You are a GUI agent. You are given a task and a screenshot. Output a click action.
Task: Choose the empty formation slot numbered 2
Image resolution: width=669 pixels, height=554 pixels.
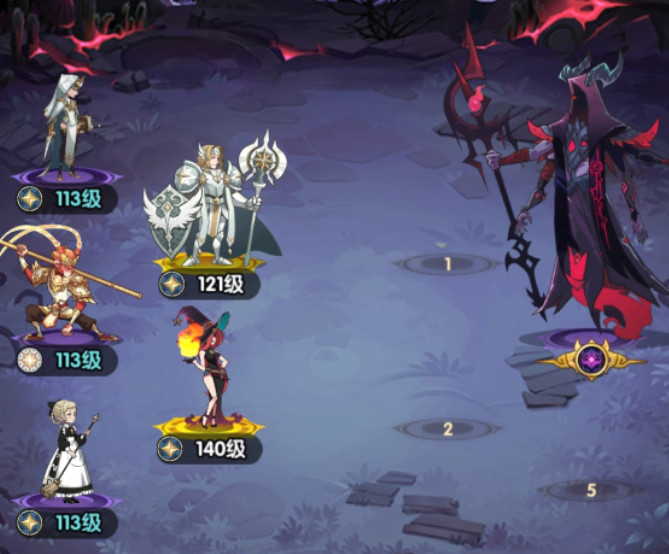[448, 429]
